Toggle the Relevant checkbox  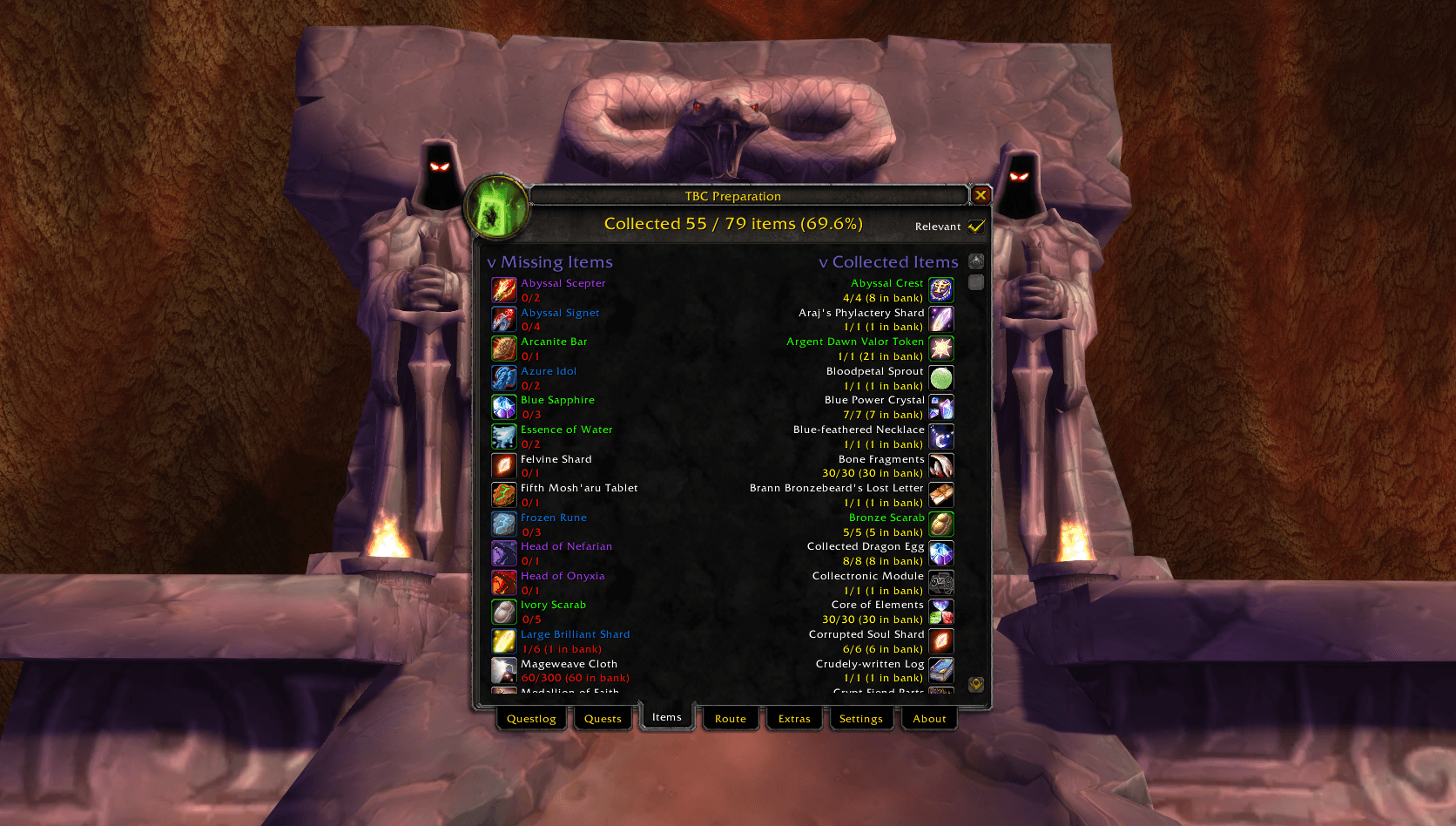tap(977, 226)
